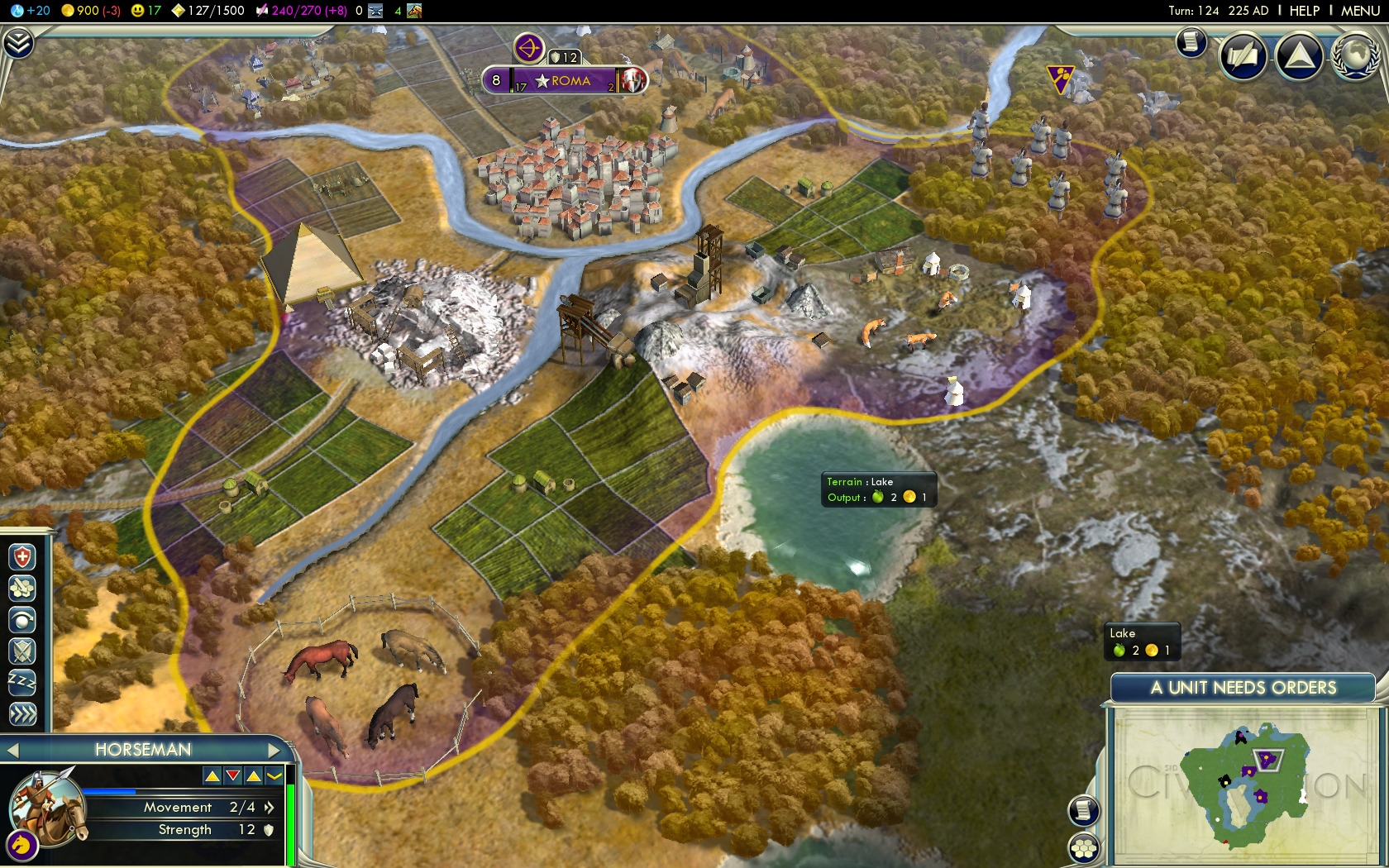1389x868 pixels.
Task: Open Roma's production icon above the banner
Action: [528, 48]
